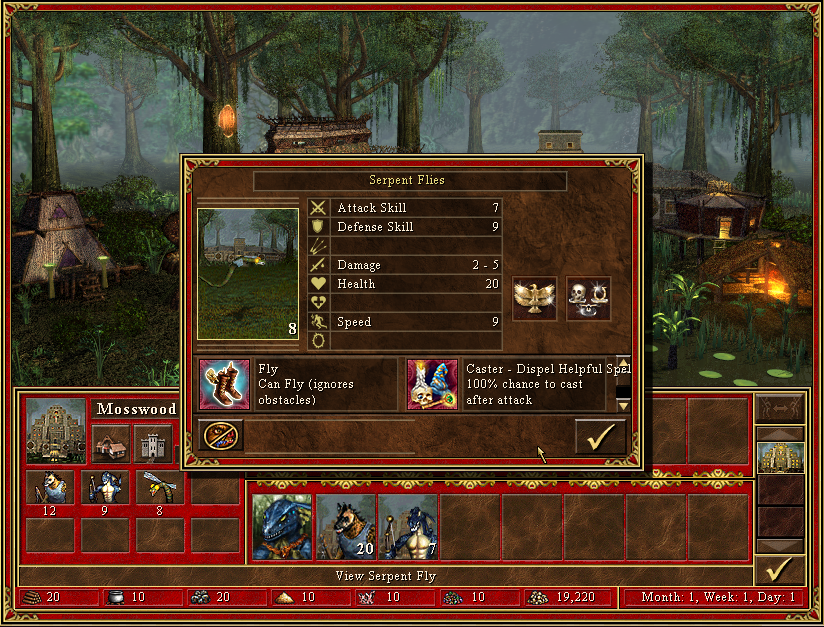Screen dimensions: 824x627
Task: Open the Mosswood town portrait
Action: (56, 430)
